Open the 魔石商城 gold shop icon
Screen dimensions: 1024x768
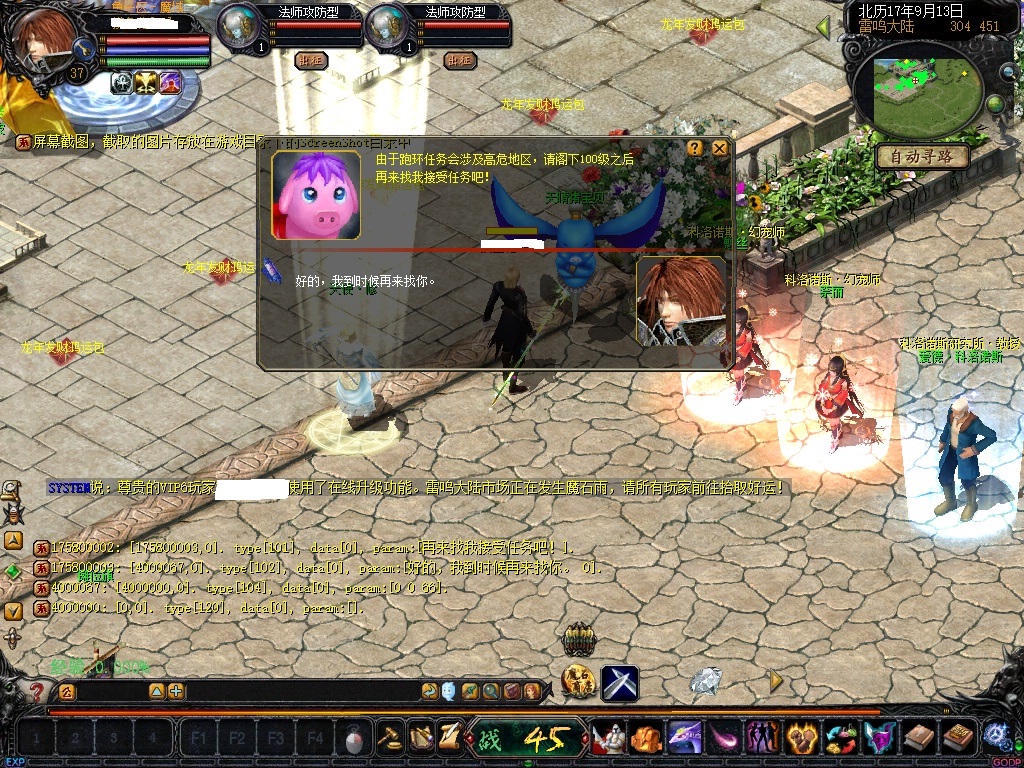pyautogui.click(x=578, y=683)
